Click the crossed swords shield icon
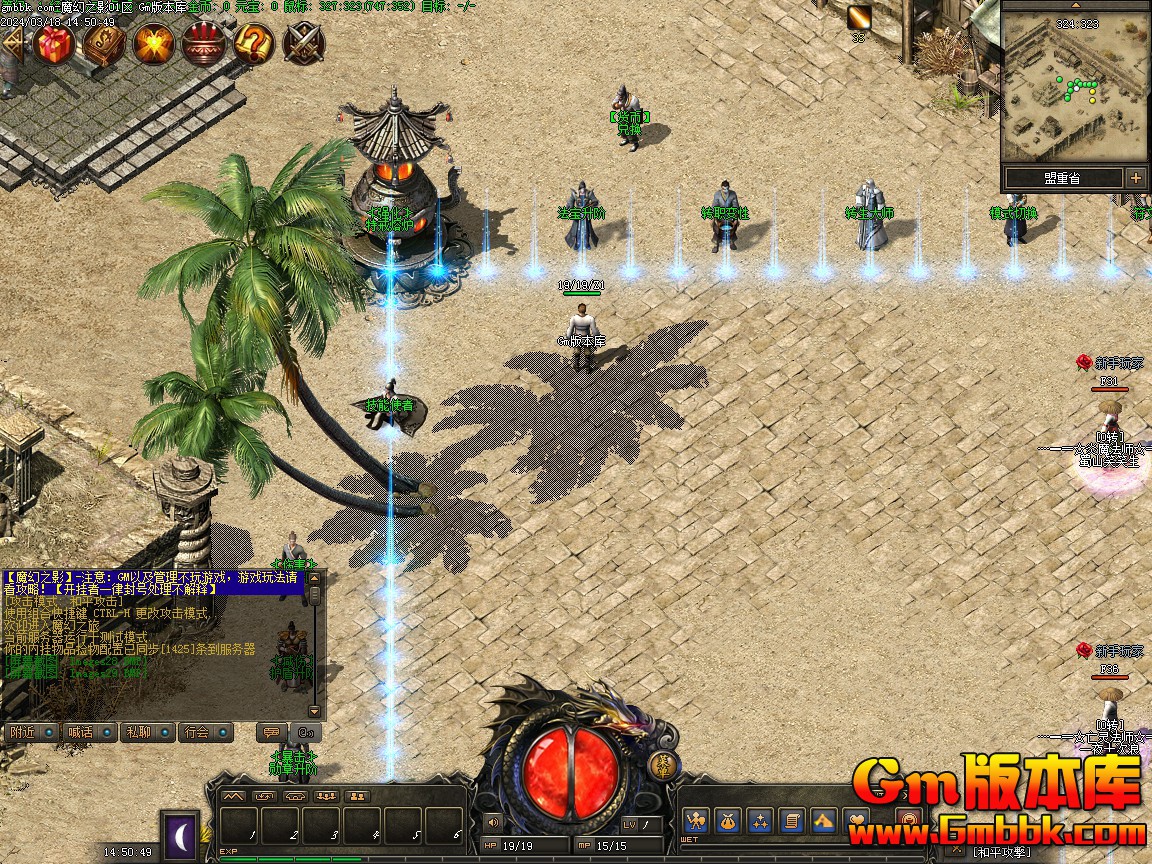 pos(303,43)
